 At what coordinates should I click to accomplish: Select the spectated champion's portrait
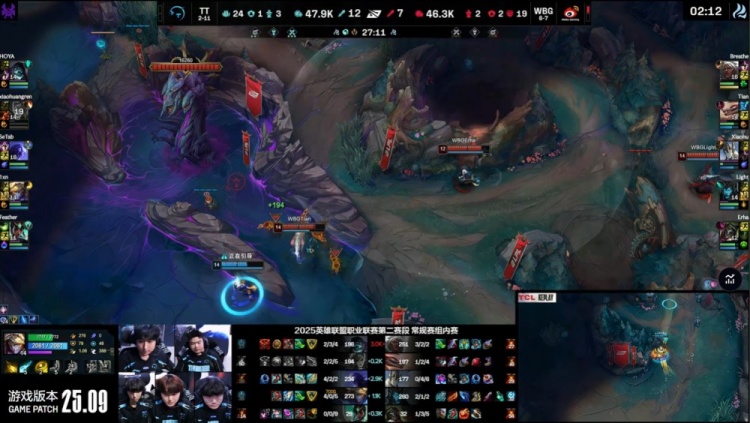14,341
